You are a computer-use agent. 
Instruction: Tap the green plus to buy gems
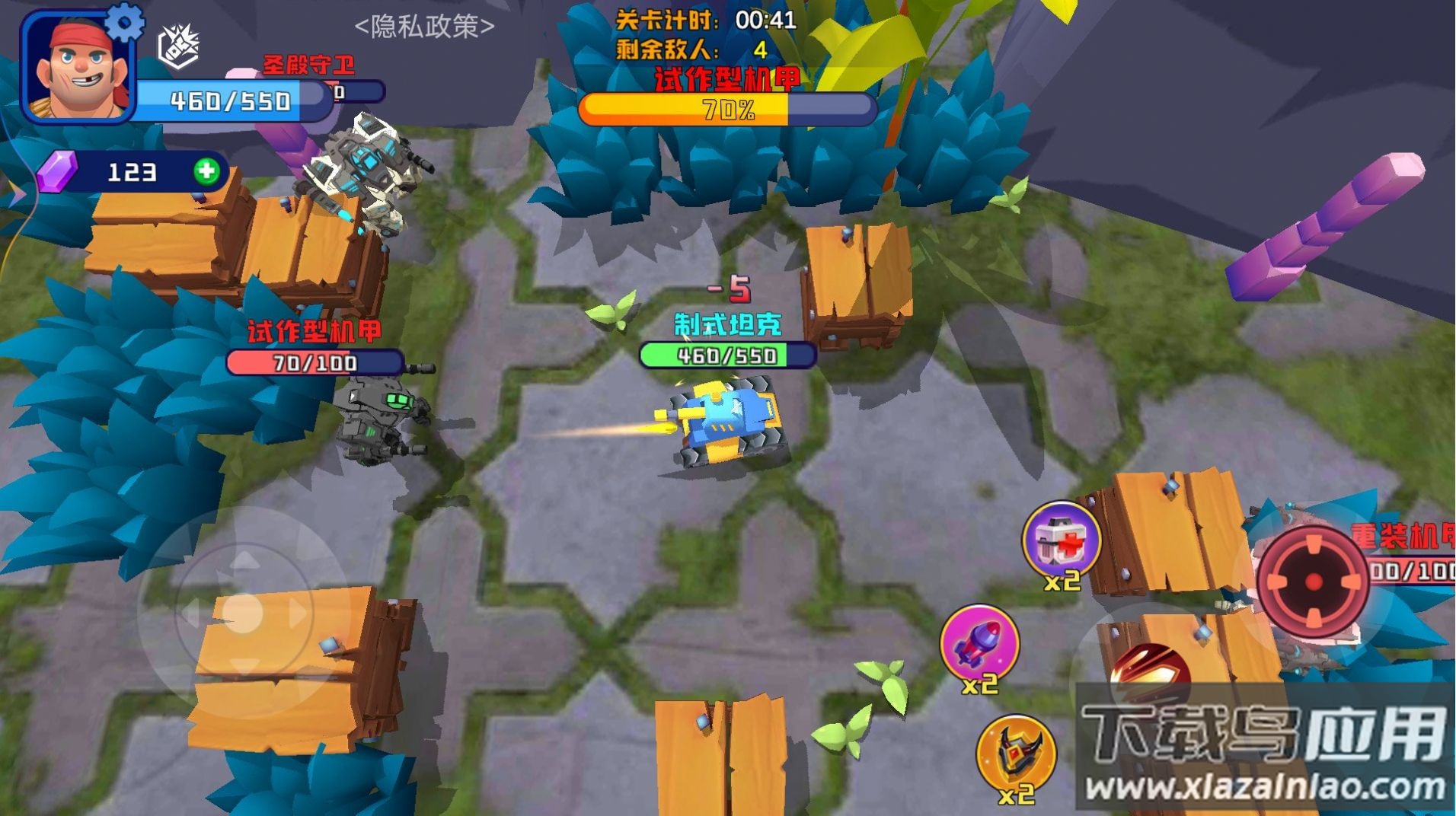point(206,174)
